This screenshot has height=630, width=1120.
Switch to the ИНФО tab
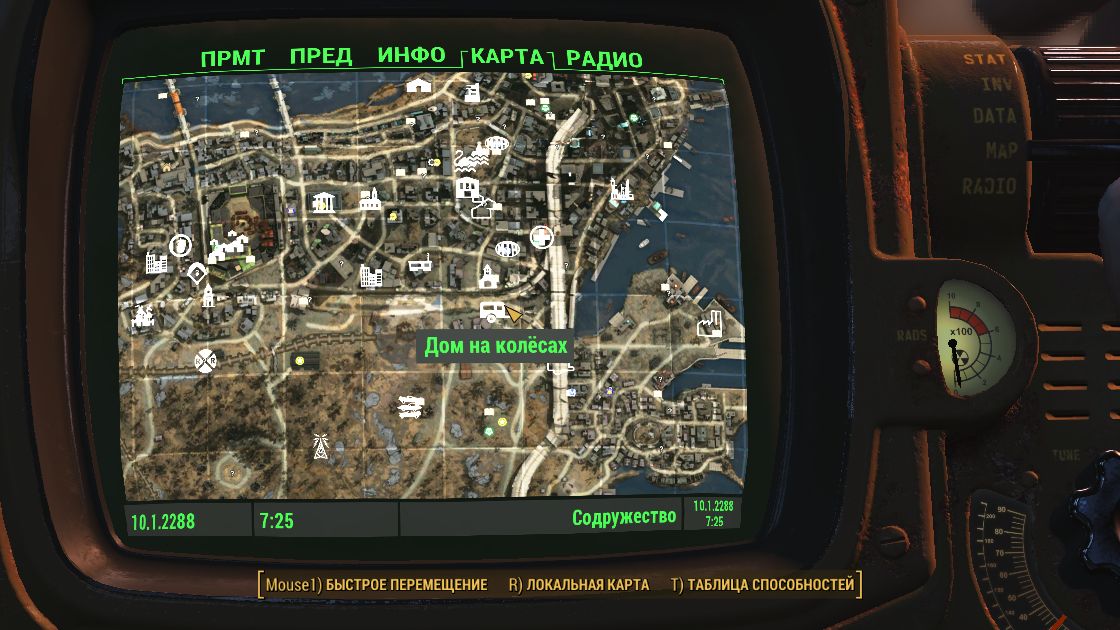(x=411, y=56)
